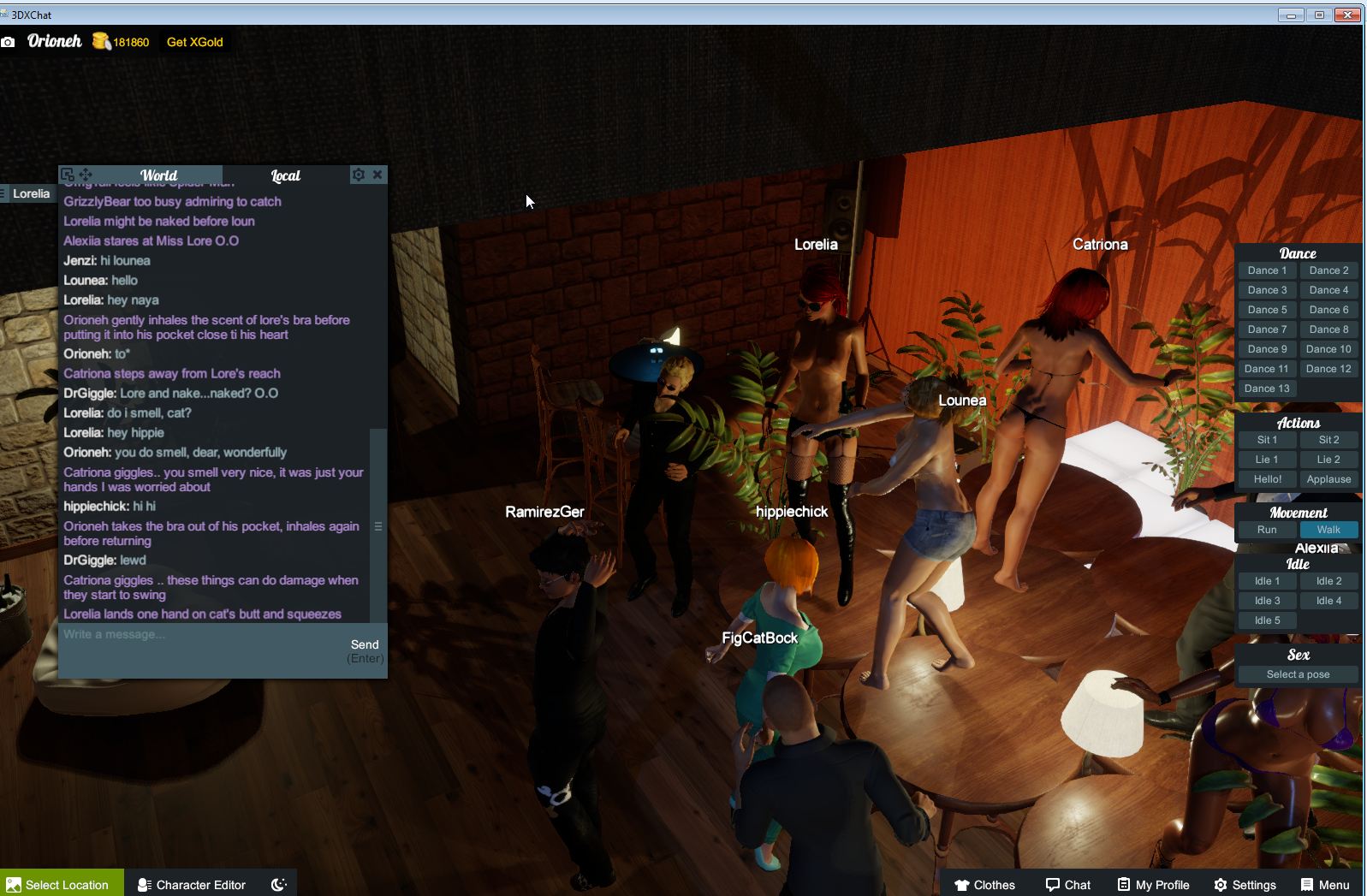Viewport: 1367px width, 896px height.
Task: Switch to the Local chat tab
Action: tap(285, 175)
